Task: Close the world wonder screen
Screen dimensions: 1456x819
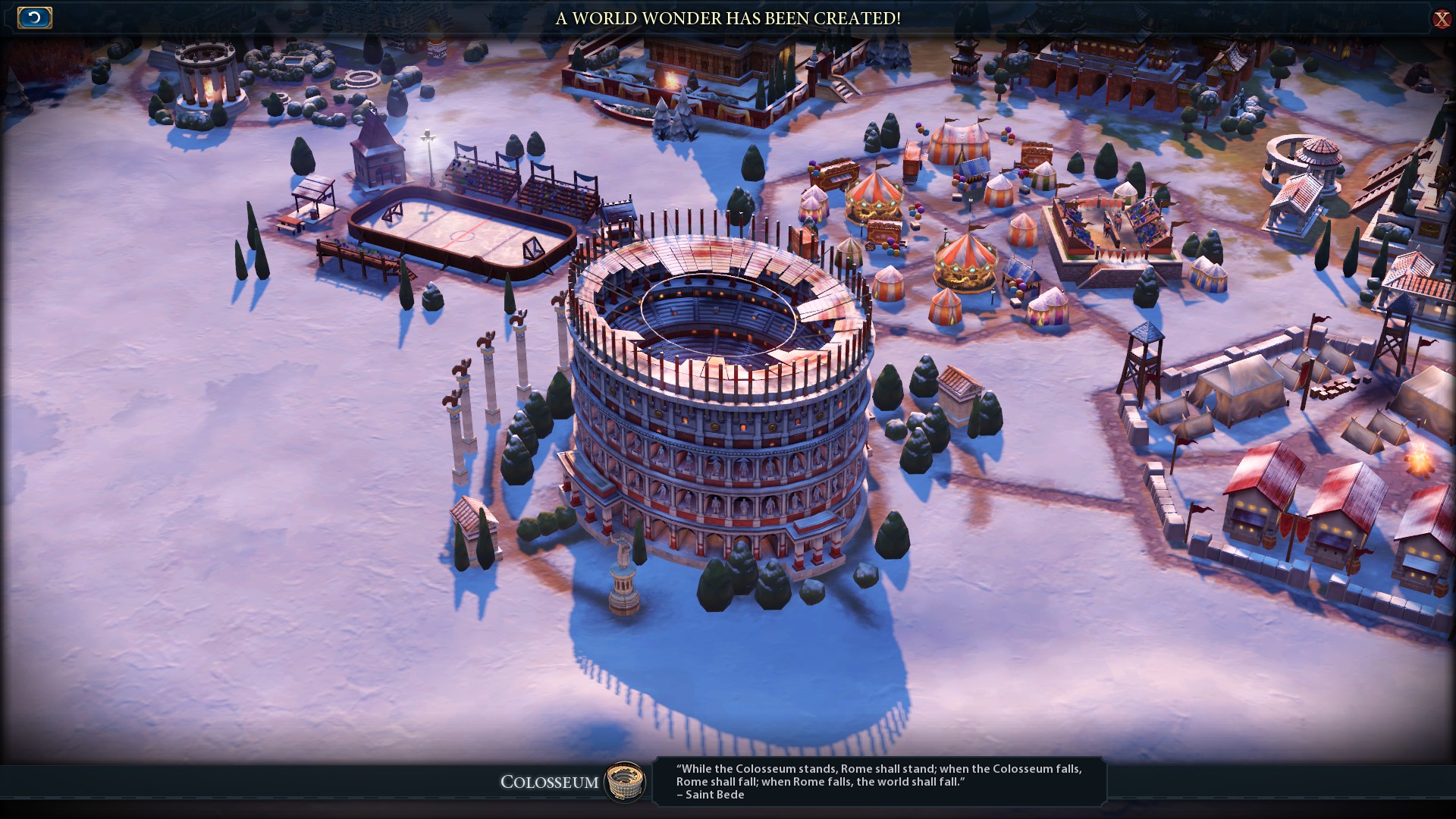Action: 1441,19
